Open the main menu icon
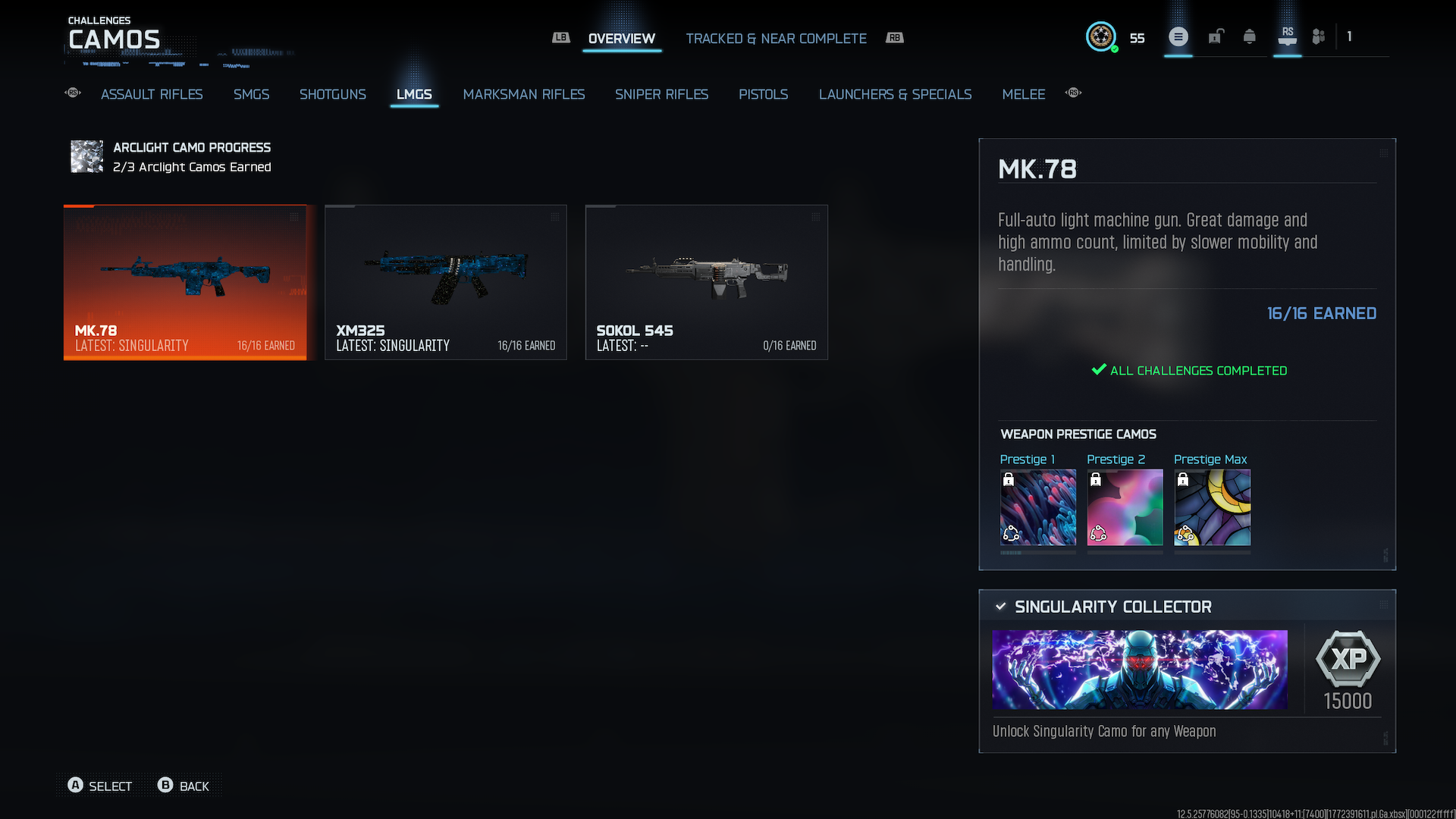 click(x=1178, y=36)
